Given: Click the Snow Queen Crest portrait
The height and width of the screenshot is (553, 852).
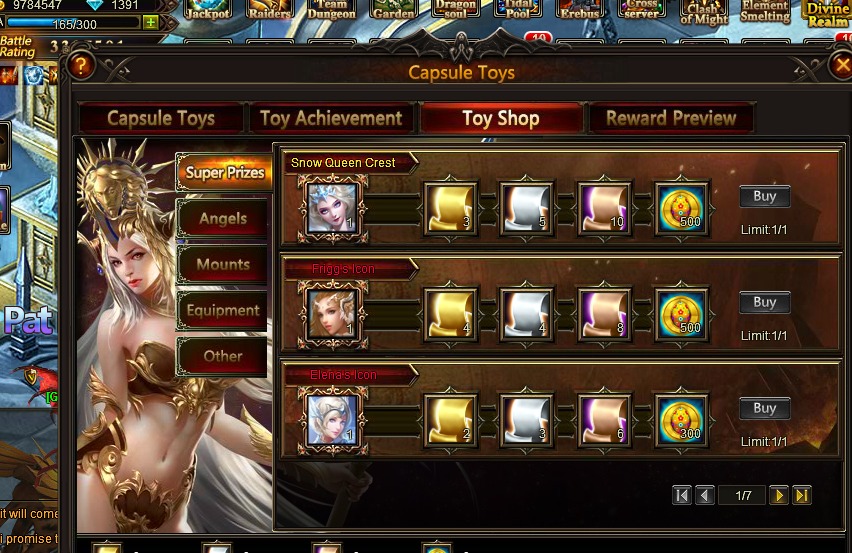Looking at the screenshot, I should 333,208.
